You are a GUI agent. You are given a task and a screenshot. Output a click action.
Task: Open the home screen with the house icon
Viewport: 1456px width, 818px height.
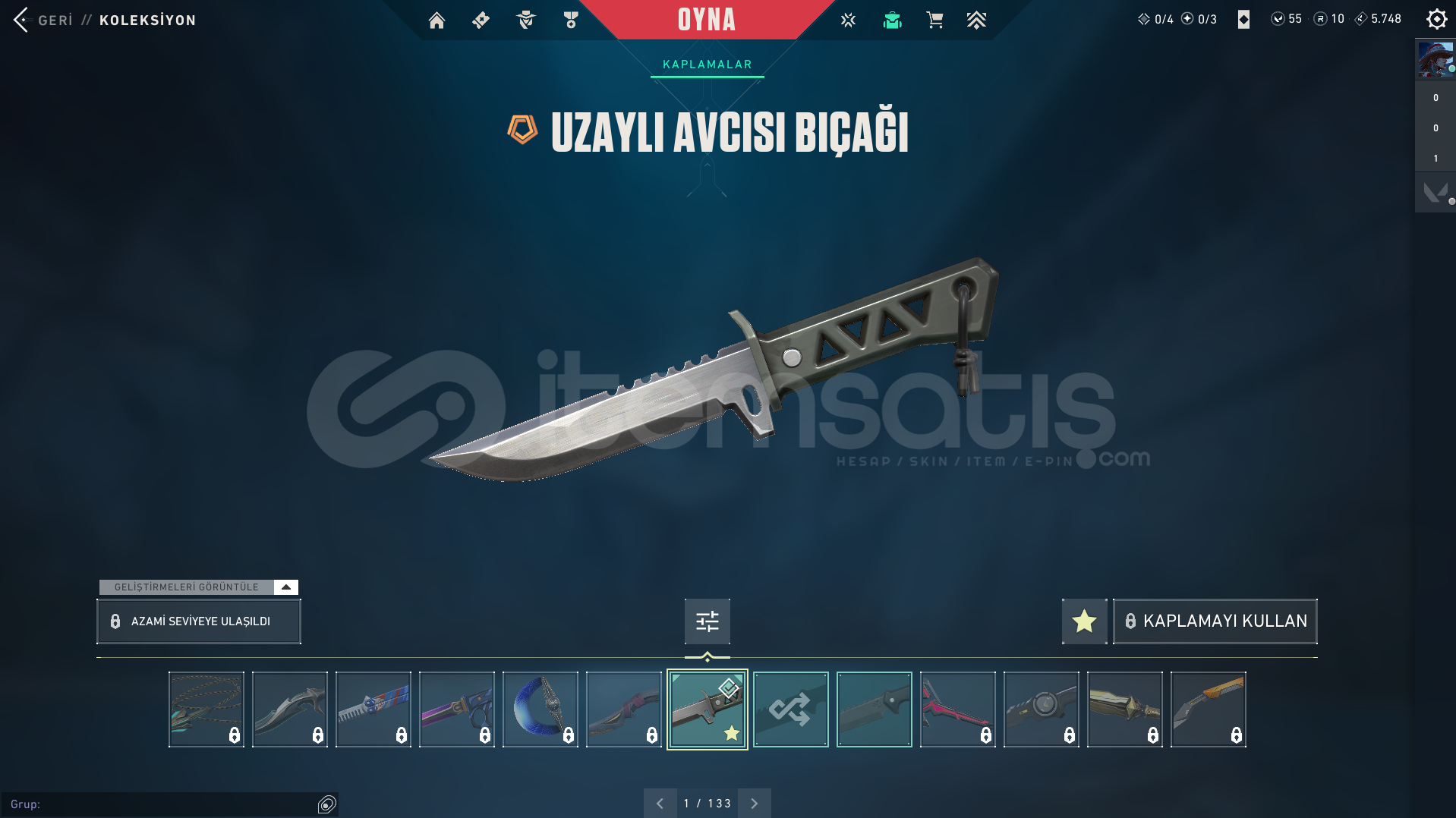click(436, 20)
